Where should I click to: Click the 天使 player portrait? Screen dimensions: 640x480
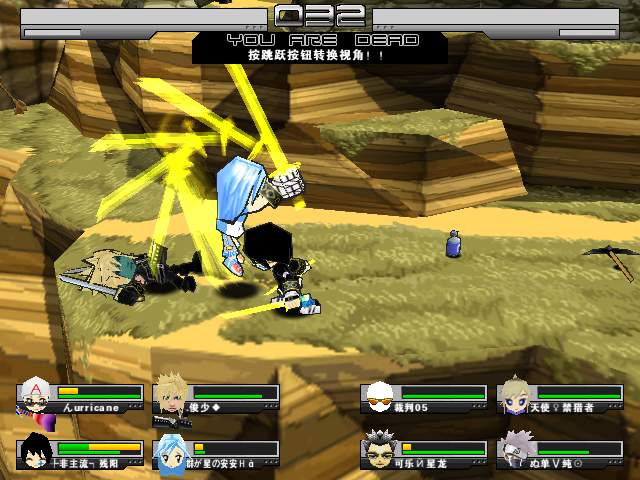(515, 397)
